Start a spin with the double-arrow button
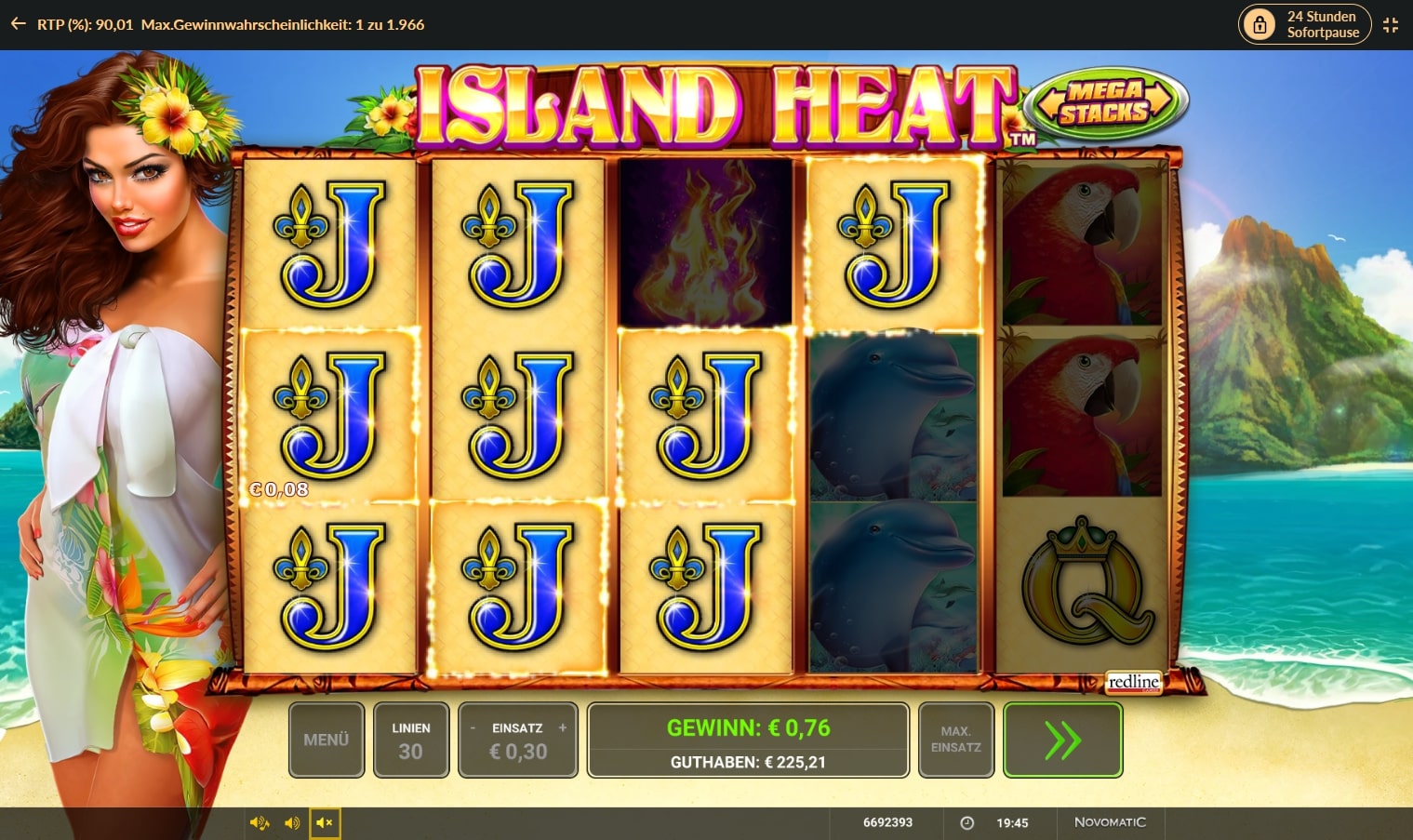Viewport: 1413px width, 840px height. 1062,740
